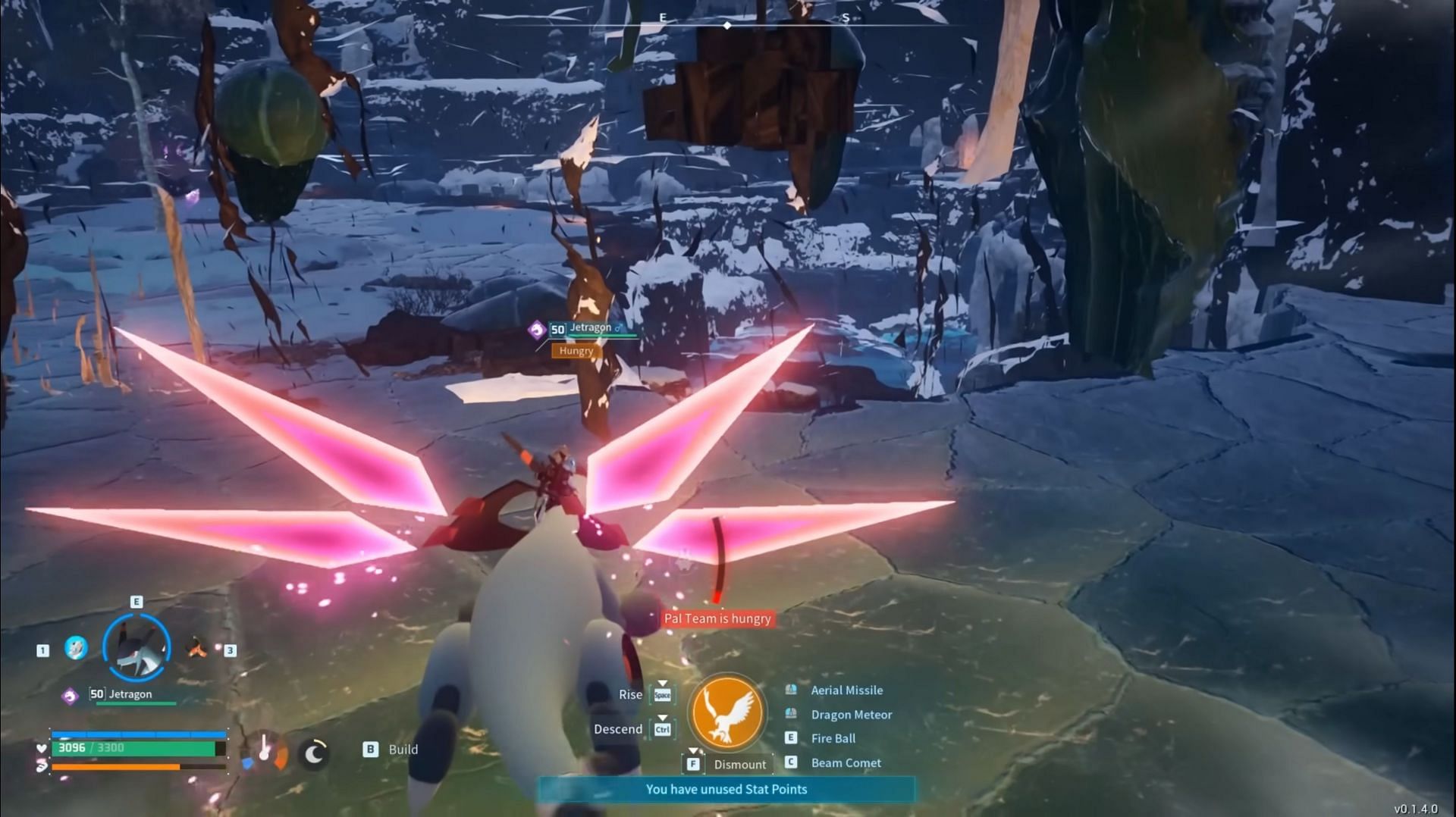
Task: Click the thermometer temperature icon
Action: [265, 749]
